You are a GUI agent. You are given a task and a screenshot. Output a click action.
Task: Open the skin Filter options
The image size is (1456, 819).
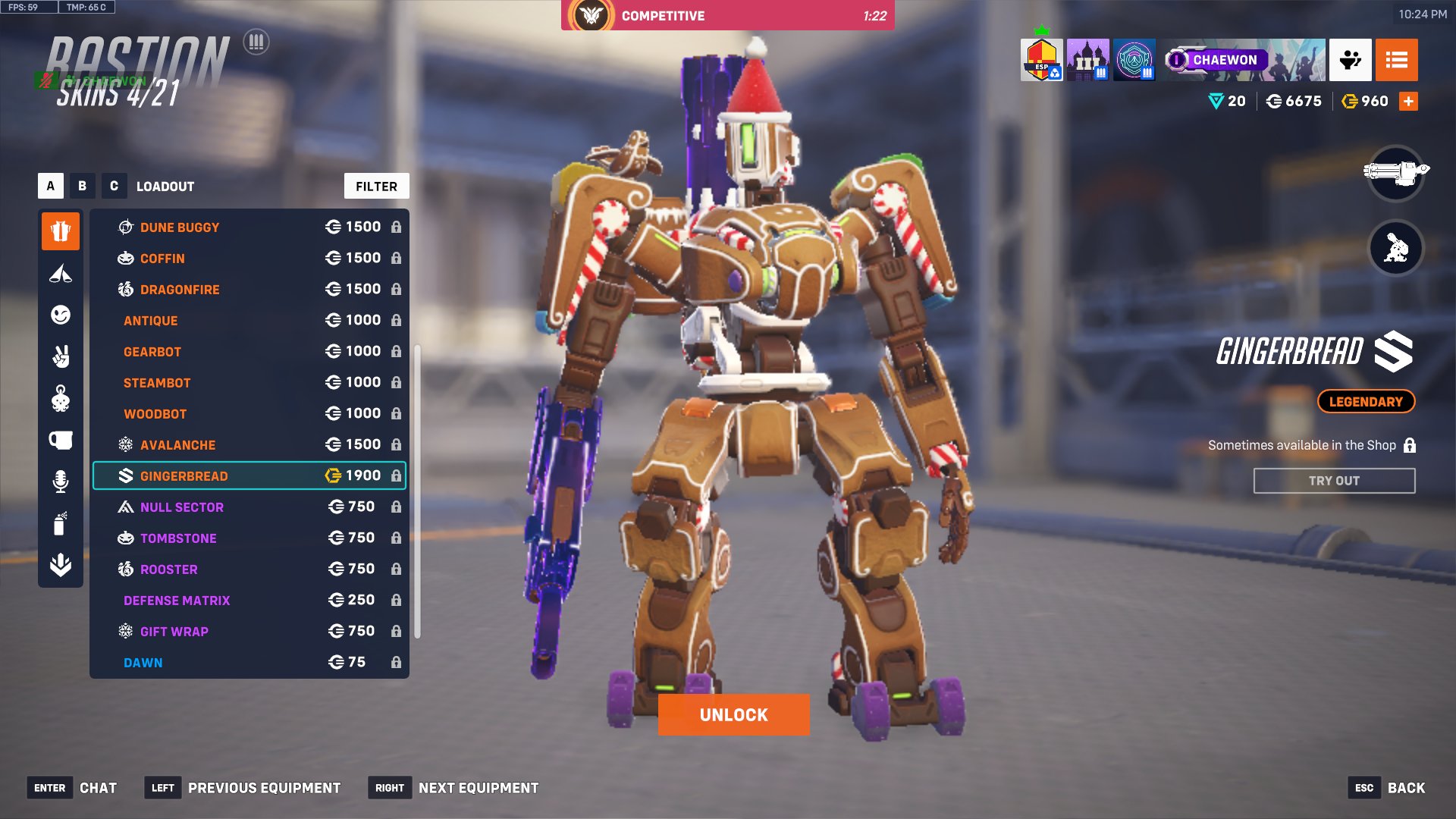(376, 187)
